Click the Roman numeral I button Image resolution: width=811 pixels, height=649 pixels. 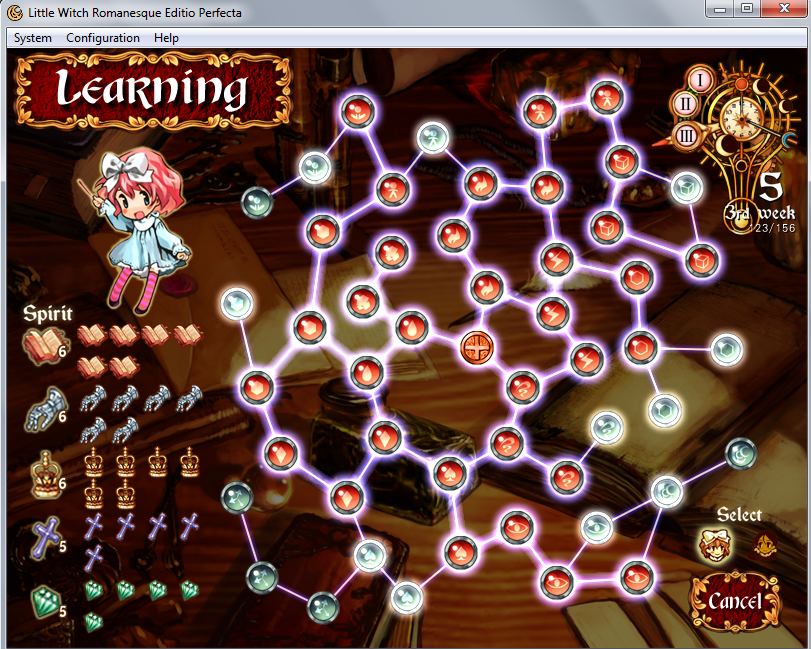click(702, 80)
